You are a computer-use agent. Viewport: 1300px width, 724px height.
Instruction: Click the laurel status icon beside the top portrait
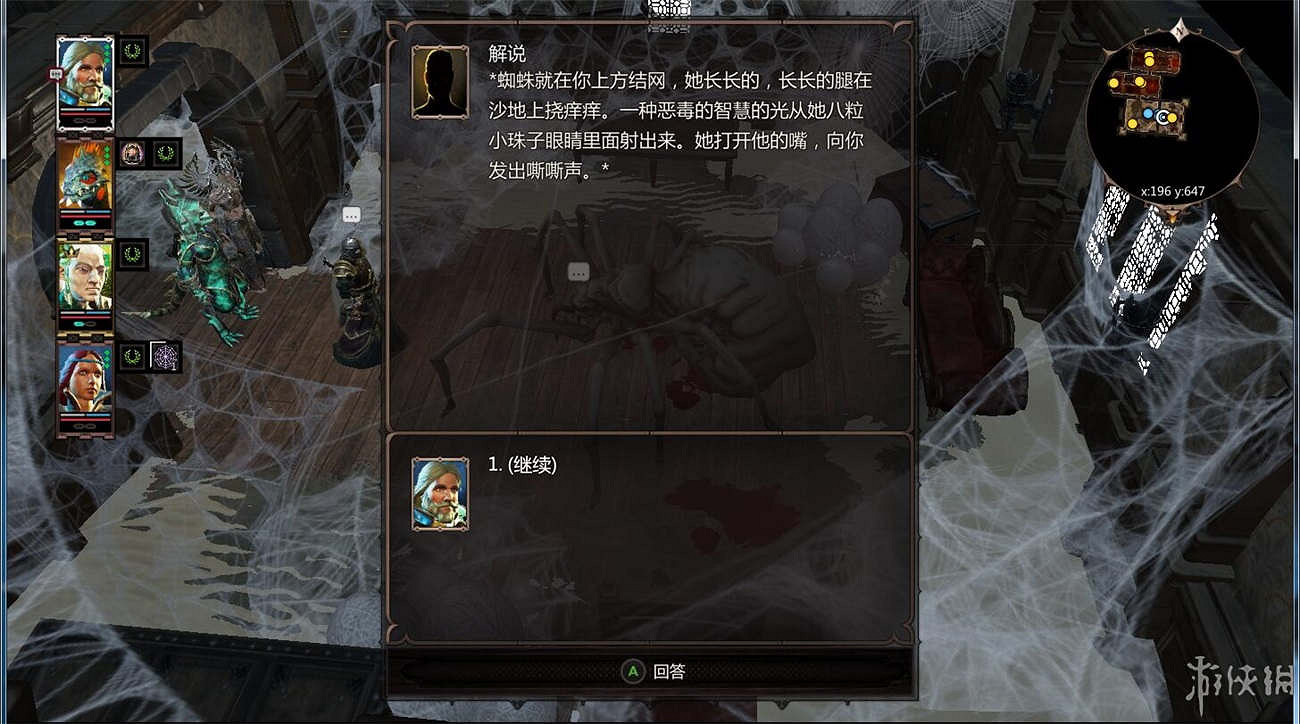(x=132, y=52)
